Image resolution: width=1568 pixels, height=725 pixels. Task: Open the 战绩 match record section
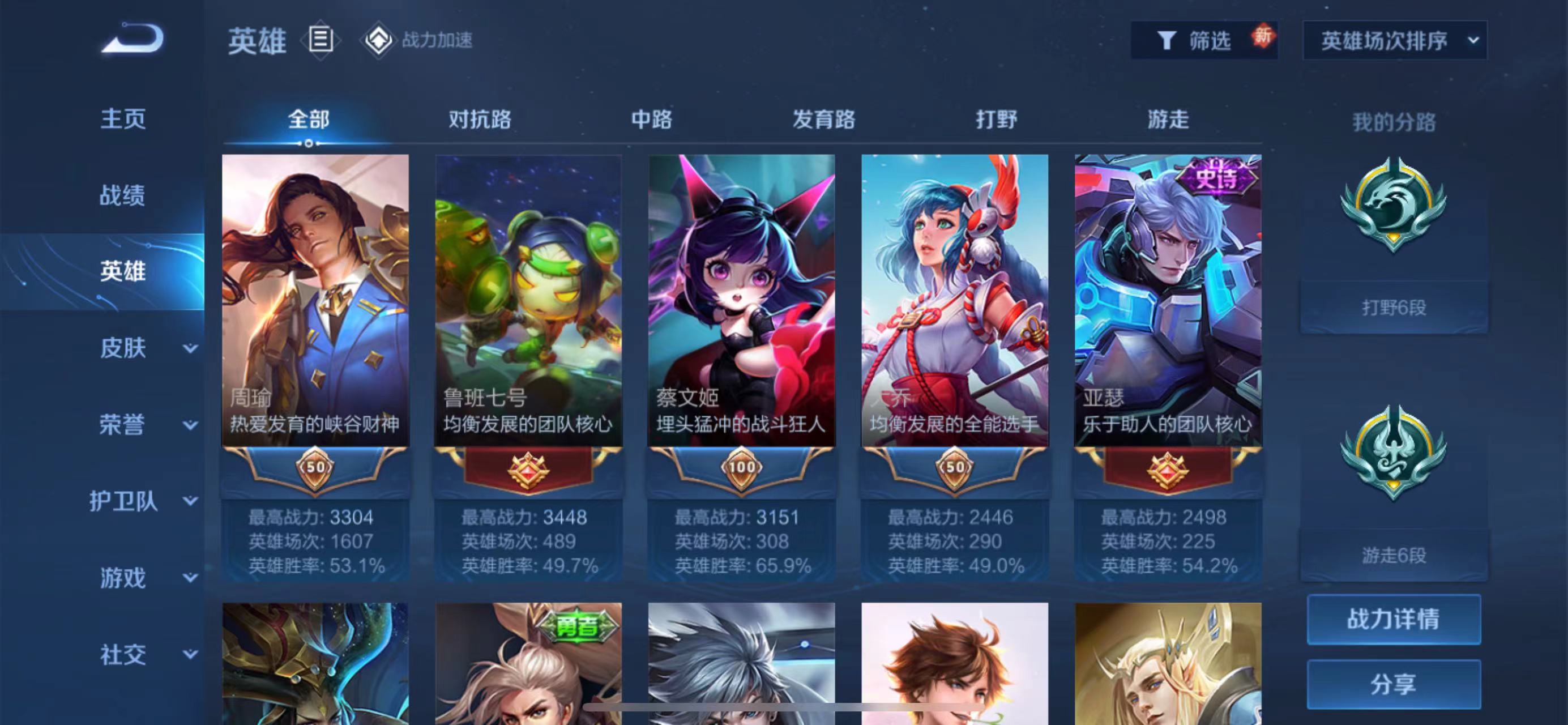tap(123, 195)
